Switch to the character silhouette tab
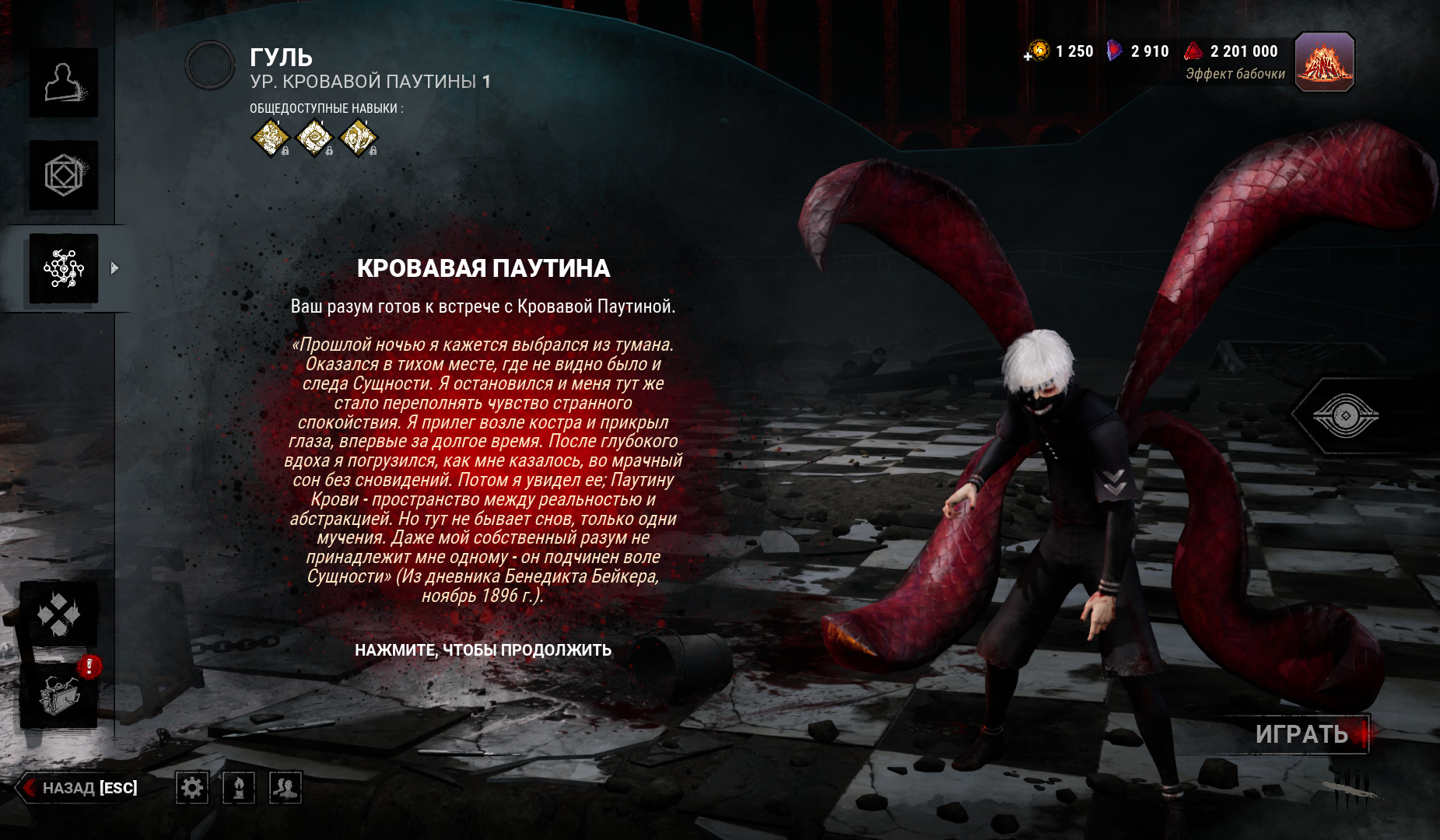 pyautogui.click(x=64, y=83)
